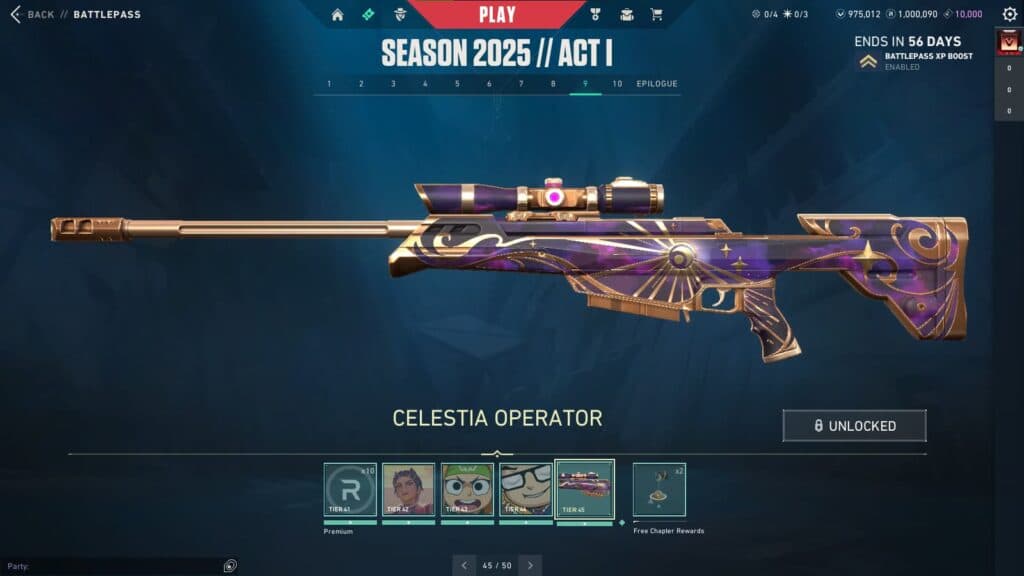The width and height of the screenshot is (1024, 576).
Task: Advance to the next tier page
Action: point(530,566)
